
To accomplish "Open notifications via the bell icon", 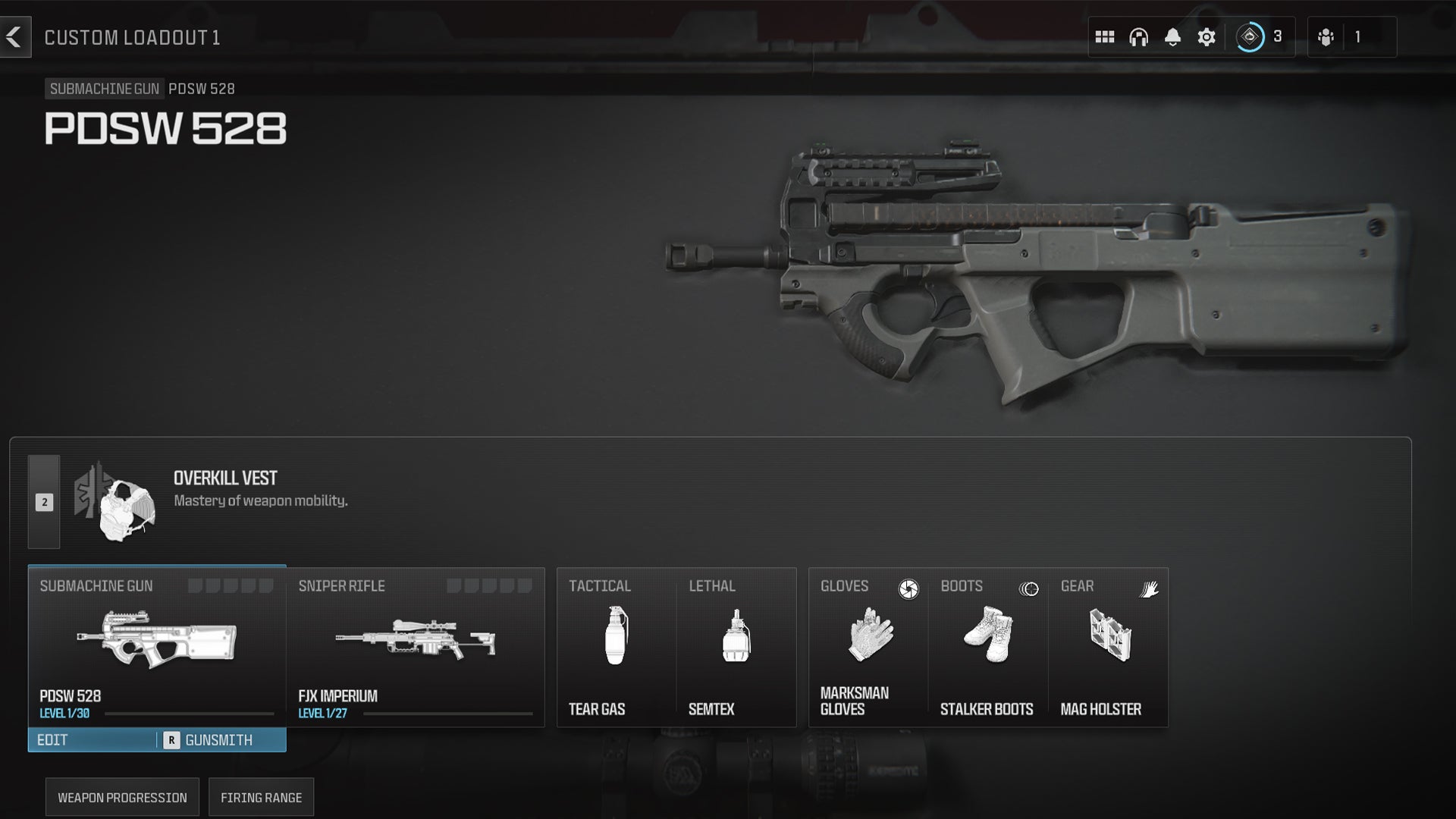I will click(x=1171, y=35).
